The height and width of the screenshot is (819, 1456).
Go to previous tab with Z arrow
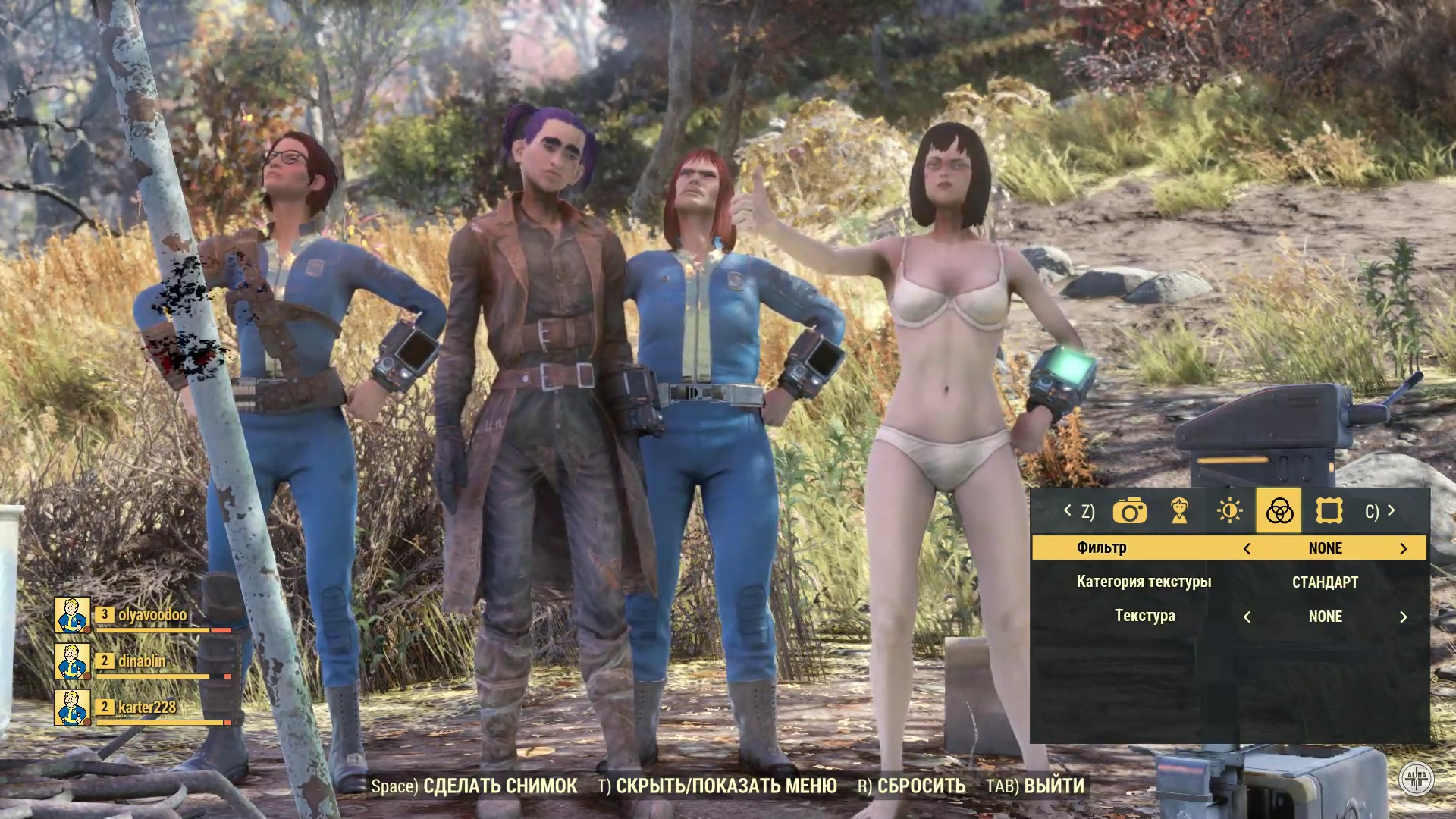(x=1078, y=512)
